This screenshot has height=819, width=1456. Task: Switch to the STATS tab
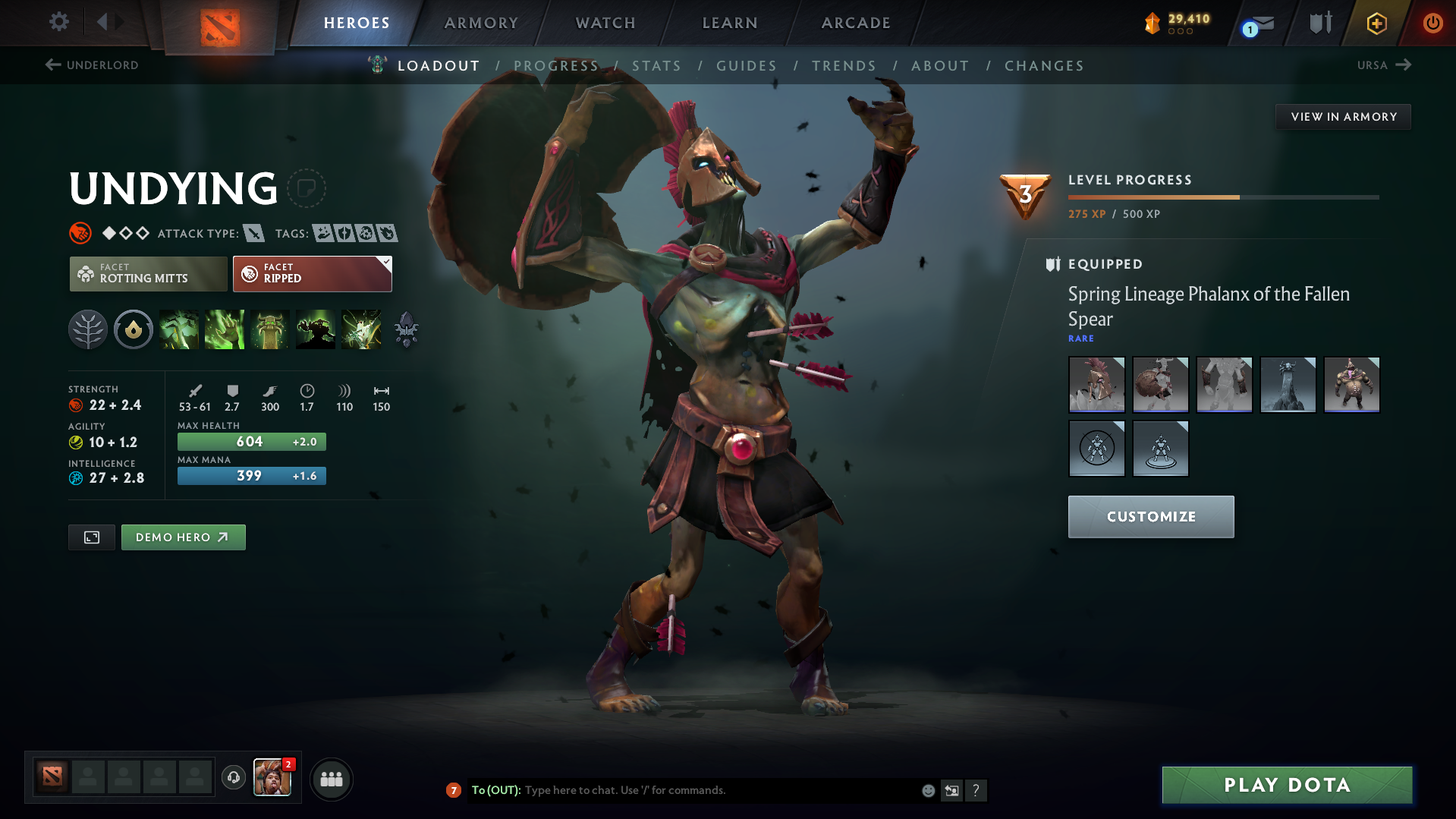(x=656, y=66)
